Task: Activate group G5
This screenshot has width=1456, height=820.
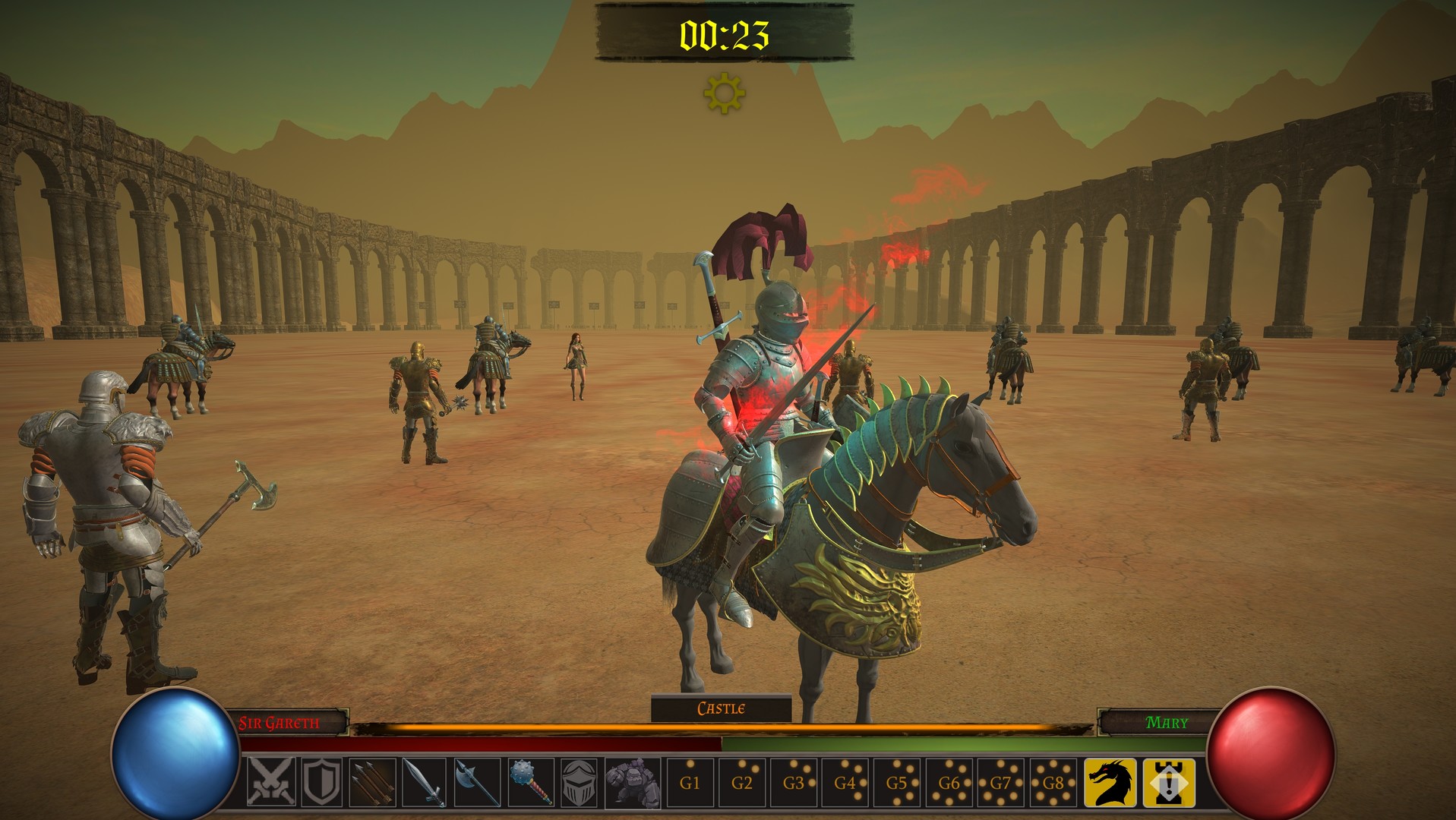Action: click(x=897, y=782)
